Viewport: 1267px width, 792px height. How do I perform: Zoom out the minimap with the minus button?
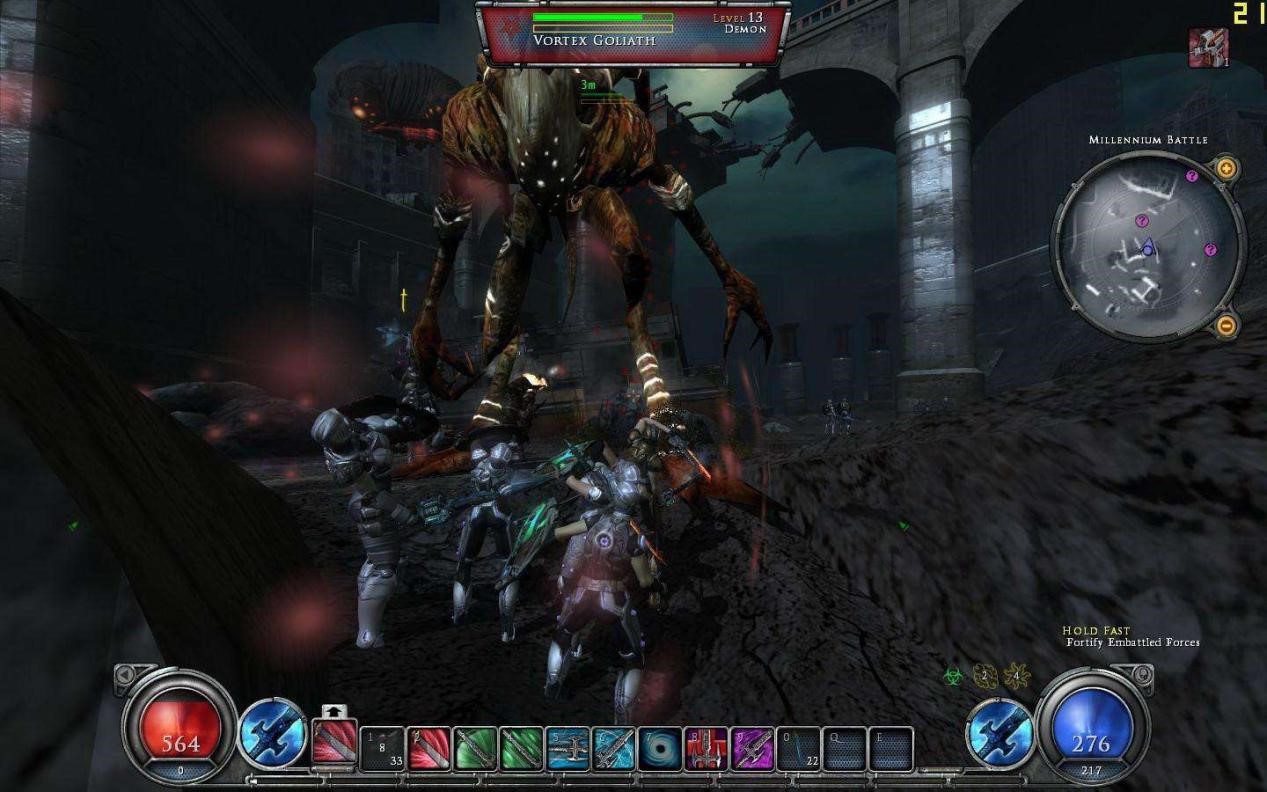pos(1226,325)
